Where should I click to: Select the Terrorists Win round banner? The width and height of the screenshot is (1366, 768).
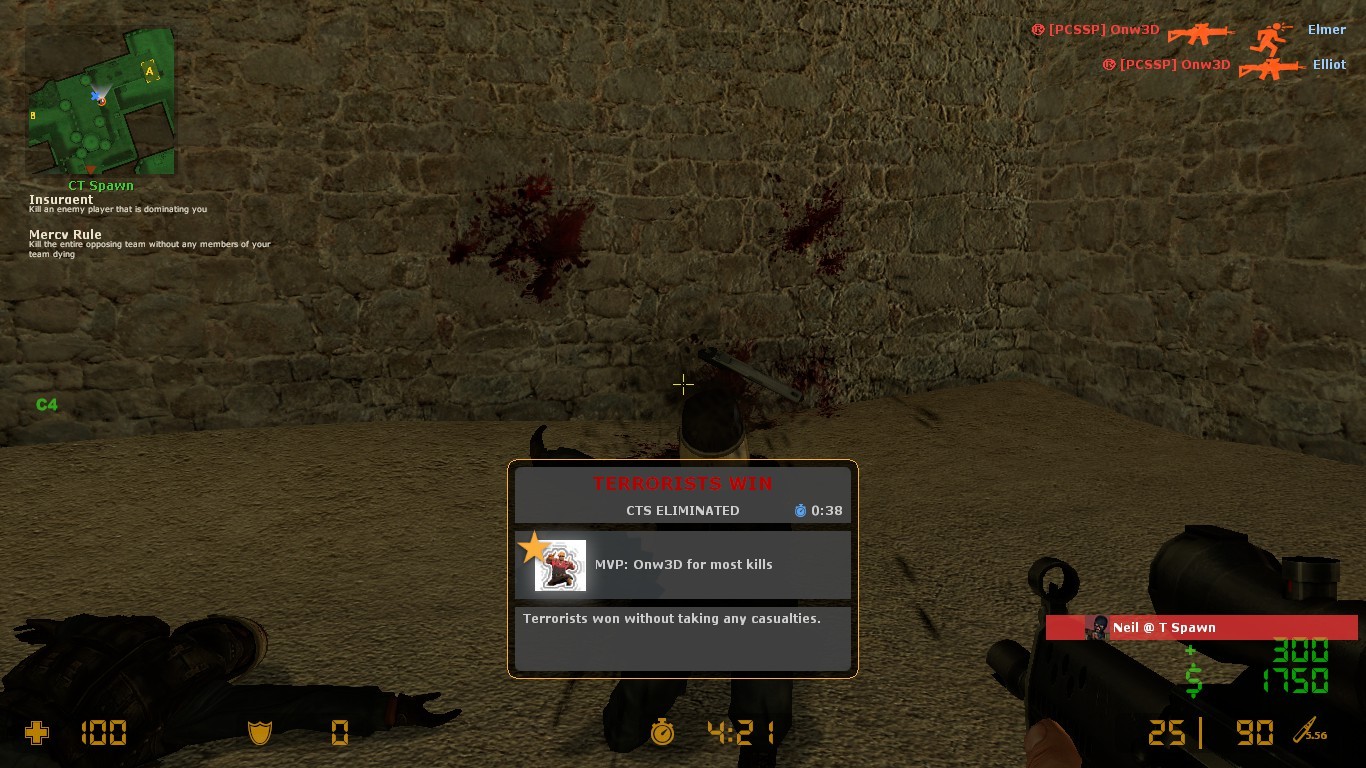(682, 484)
